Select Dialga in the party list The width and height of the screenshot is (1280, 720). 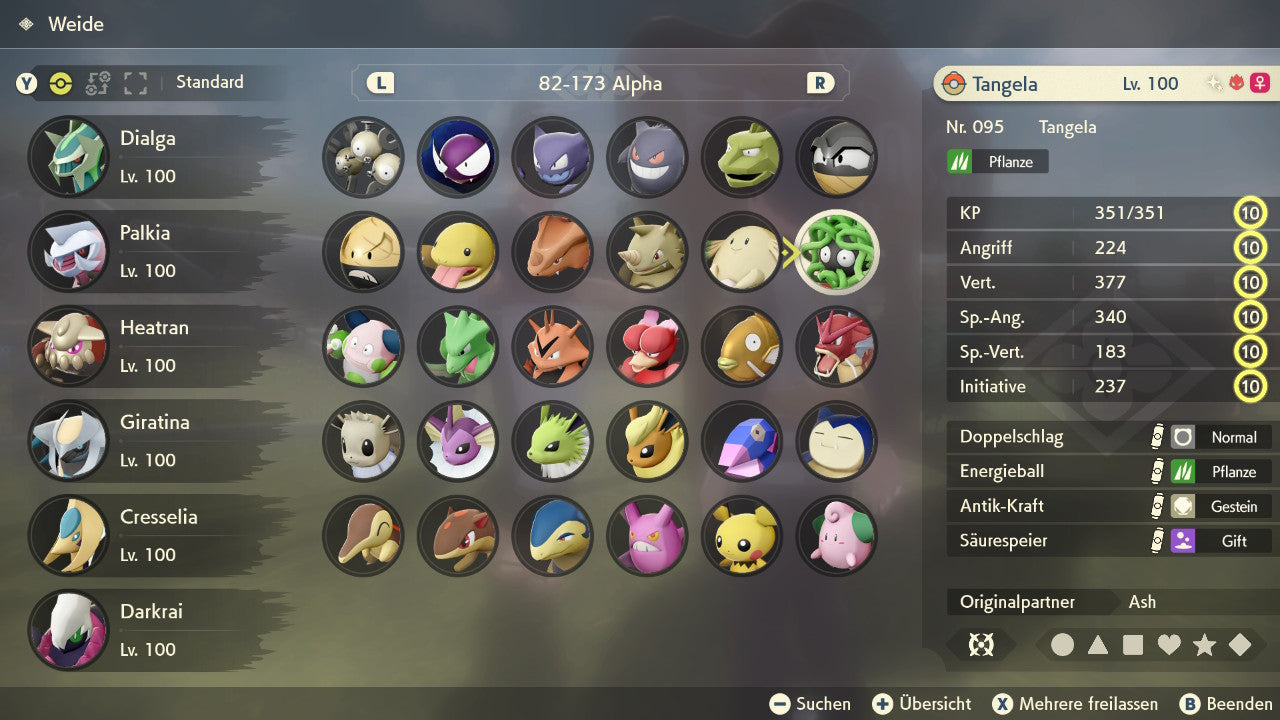click(150, 157)
